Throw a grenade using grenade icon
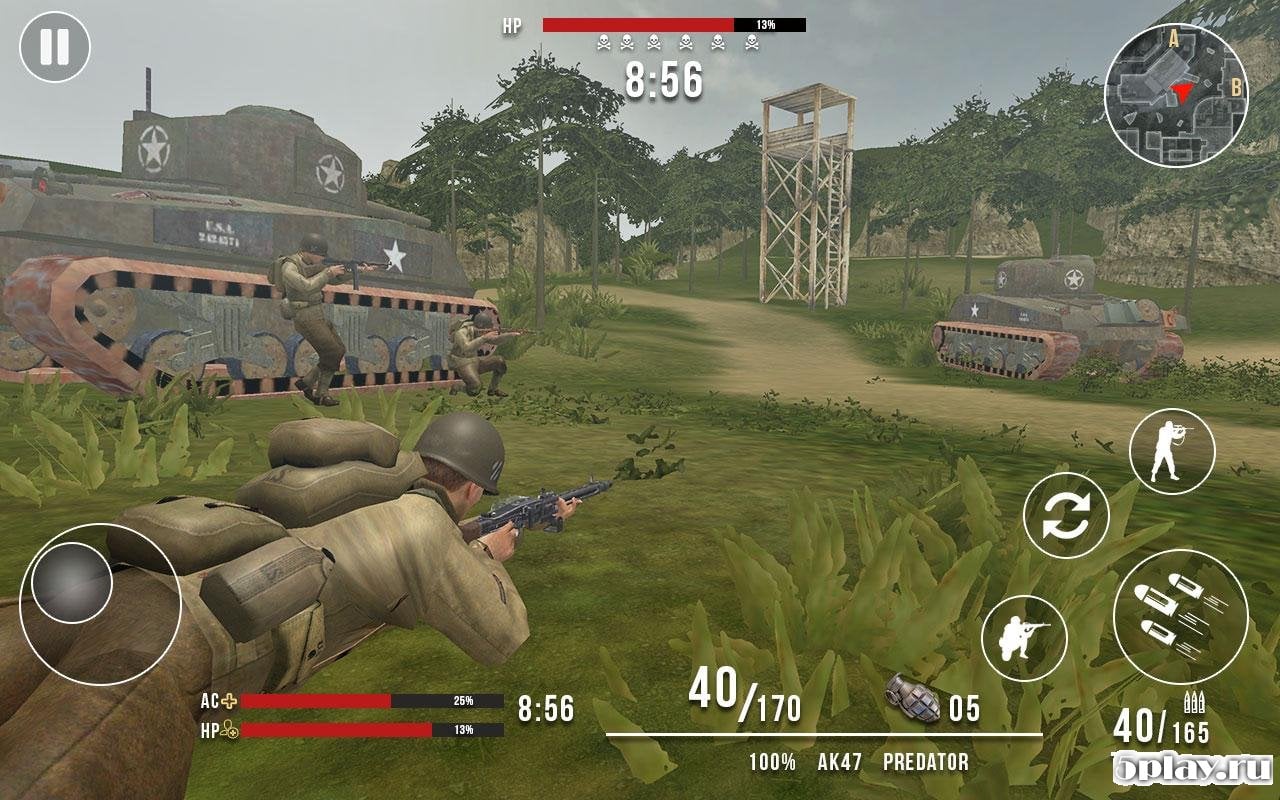Viewport: 1280px width, 800px height. (913, 699)
